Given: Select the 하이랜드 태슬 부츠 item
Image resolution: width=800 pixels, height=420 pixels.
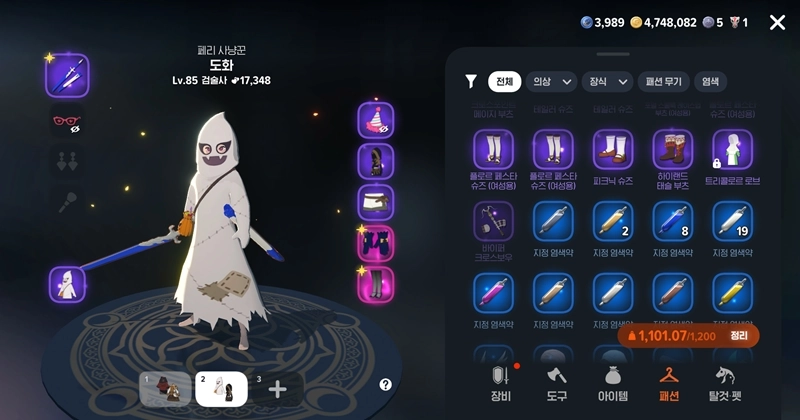Looking at the screenshot, I should tap(673, 150).
